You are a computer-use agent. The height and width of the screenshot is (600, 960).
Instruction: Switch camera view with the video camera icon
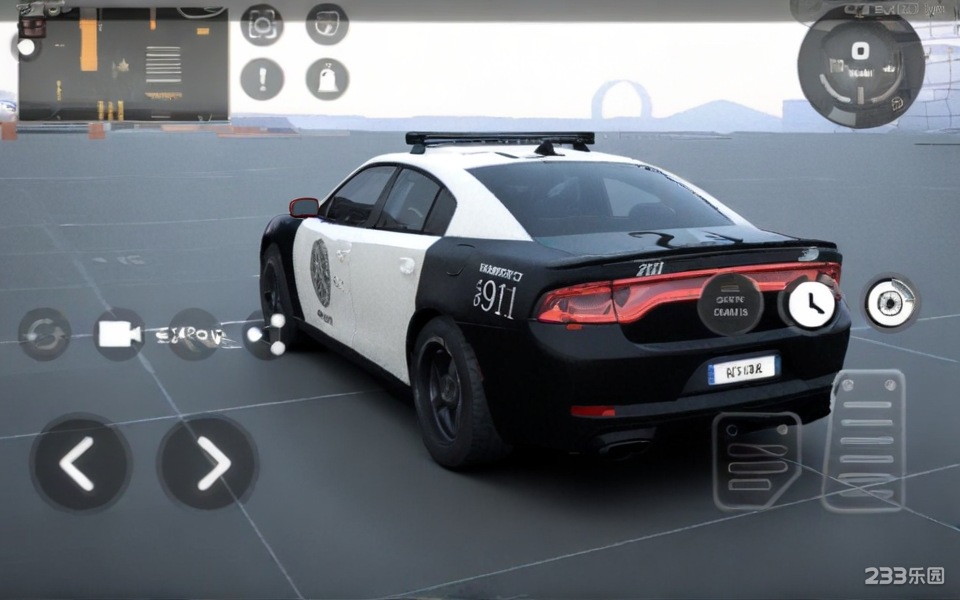tap(119, 334)
